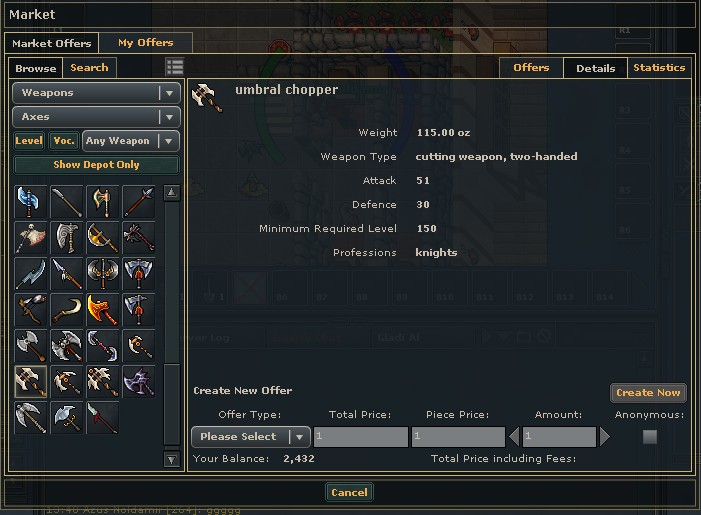Image resolution: width=701 pixels, height=515 pixels.
Task: Click the Piece Price input field
Action: click(458, 437)
